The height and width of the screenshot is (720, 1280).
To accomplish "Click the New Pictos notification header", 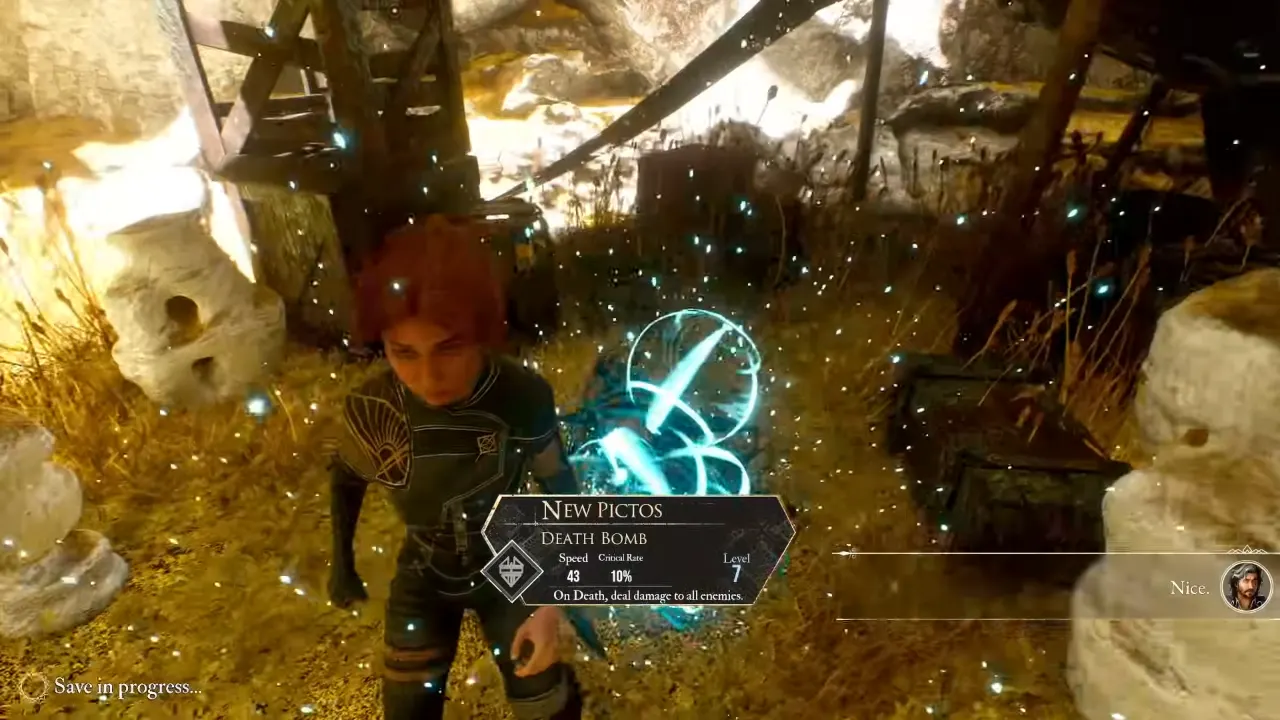I will coord(602,510).
